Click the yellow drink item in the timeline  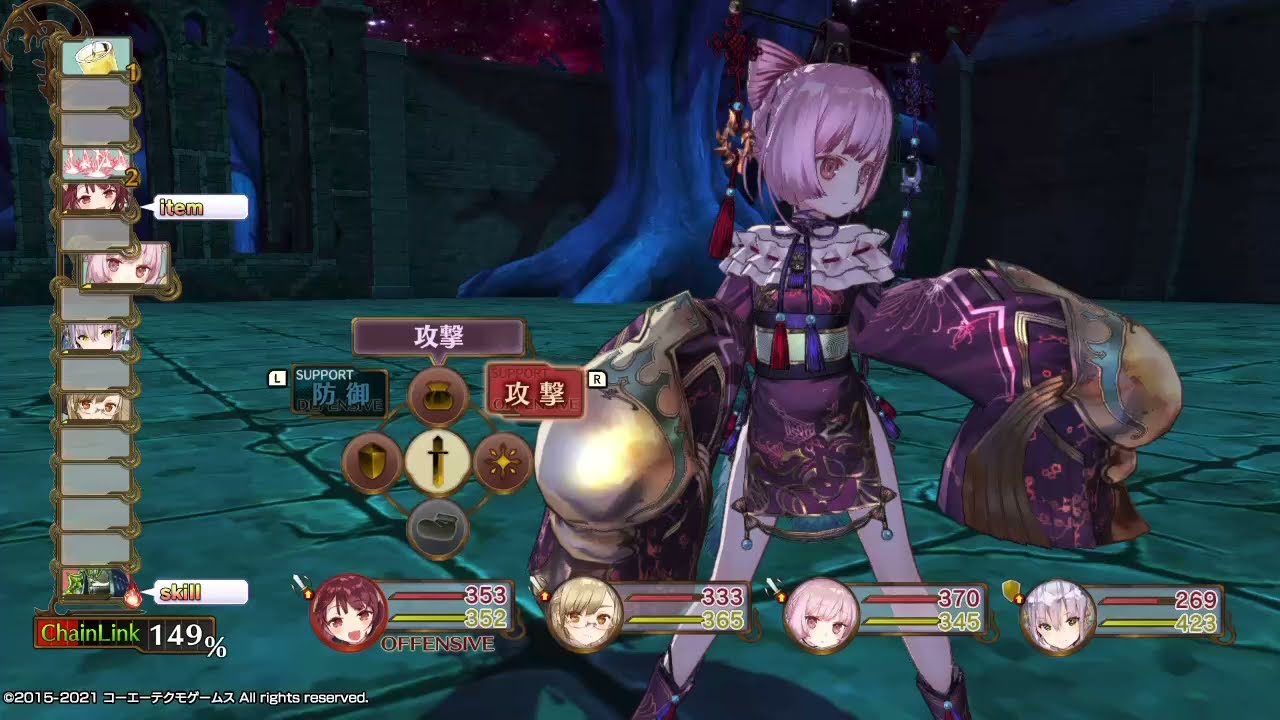[x=96, y=57]
